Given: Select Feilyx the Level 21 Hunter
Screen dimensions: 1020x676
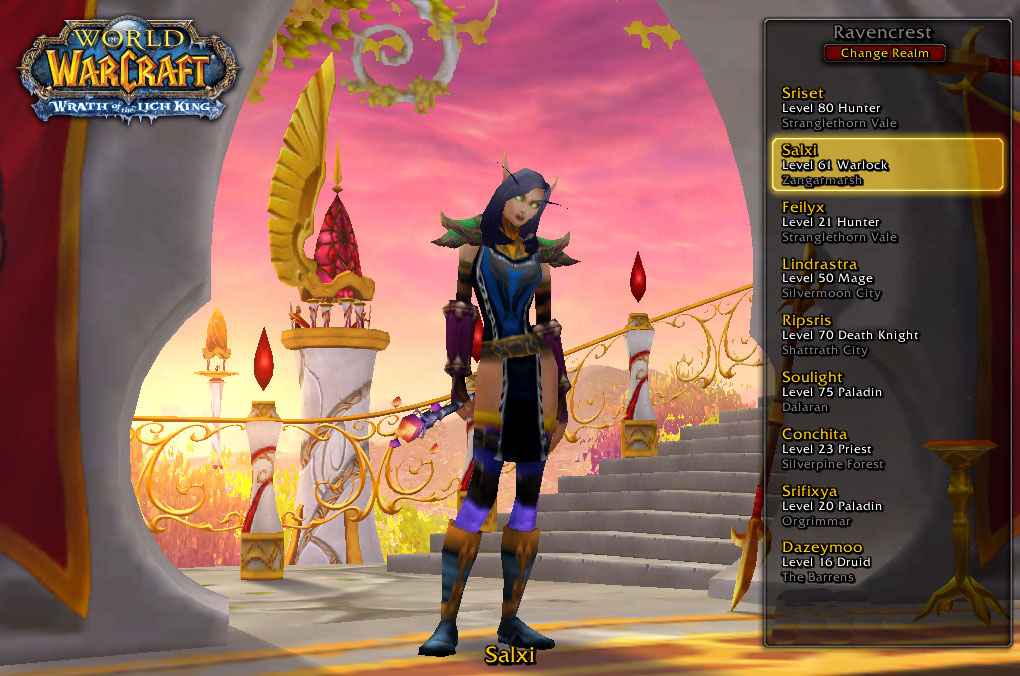Looking at the screenshot, I should coord(888,222).
